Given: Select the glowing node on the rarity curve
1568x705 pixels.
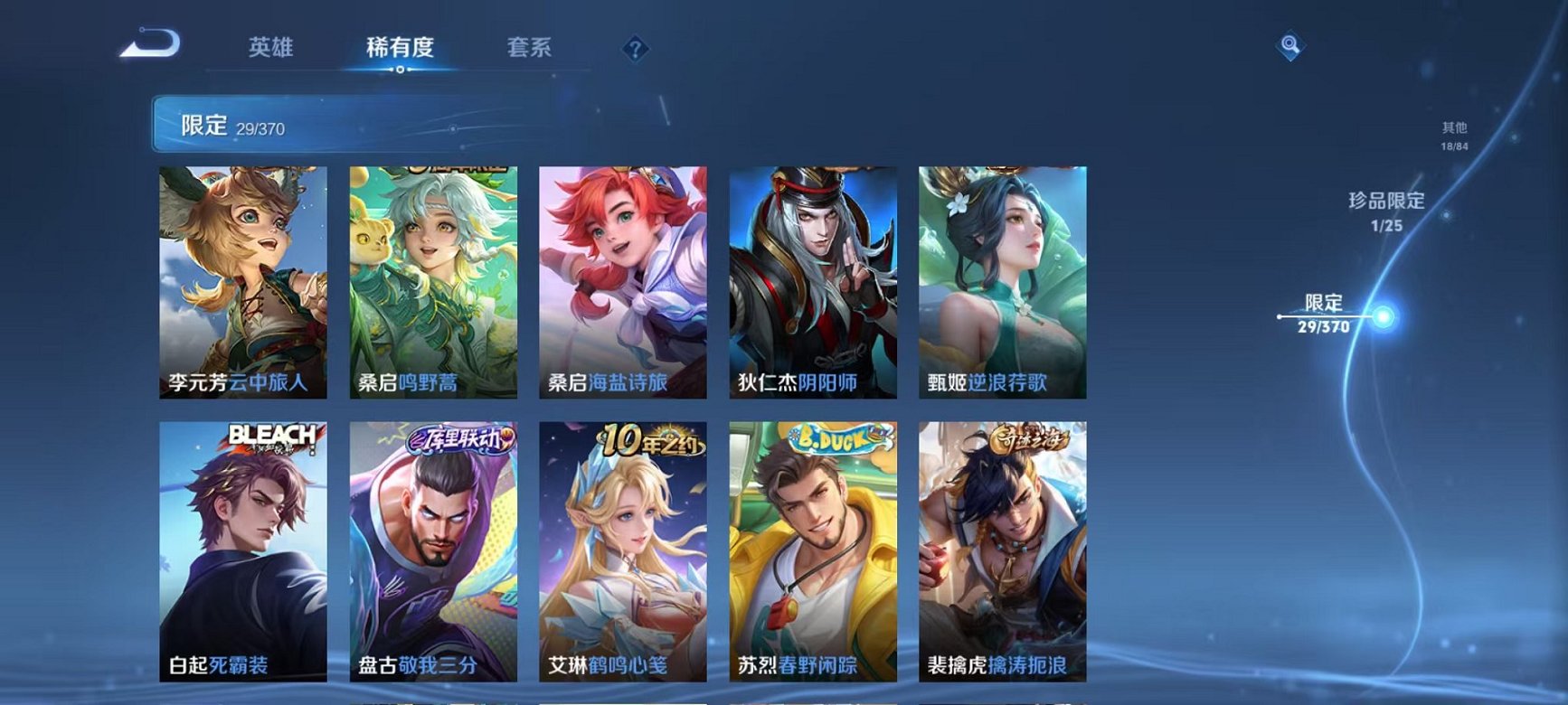Looking at the screenshot, I should (x=1383, y=317).
